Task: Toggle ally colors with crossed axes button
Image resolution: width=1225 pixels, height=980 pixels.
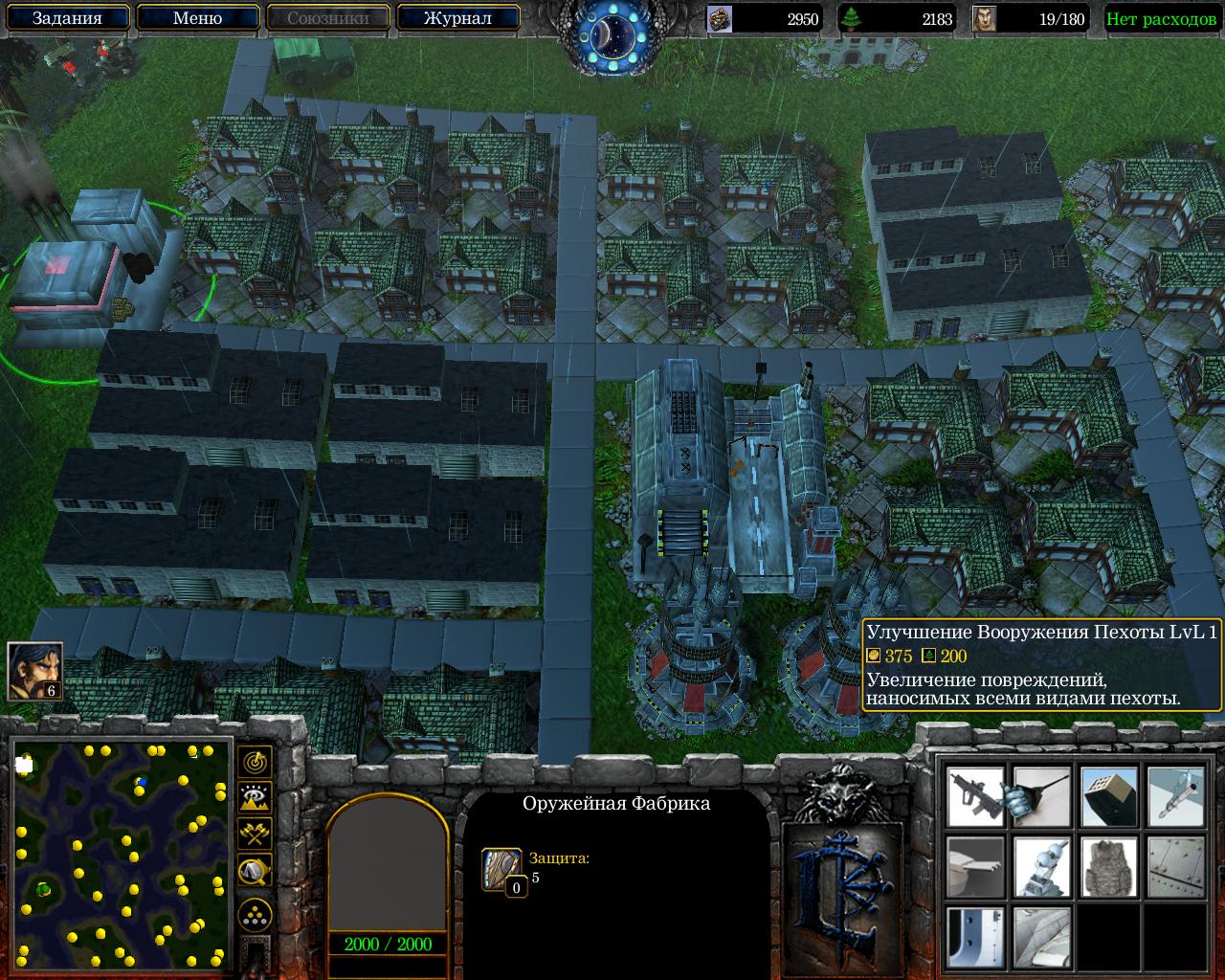Action: [255, 834]
